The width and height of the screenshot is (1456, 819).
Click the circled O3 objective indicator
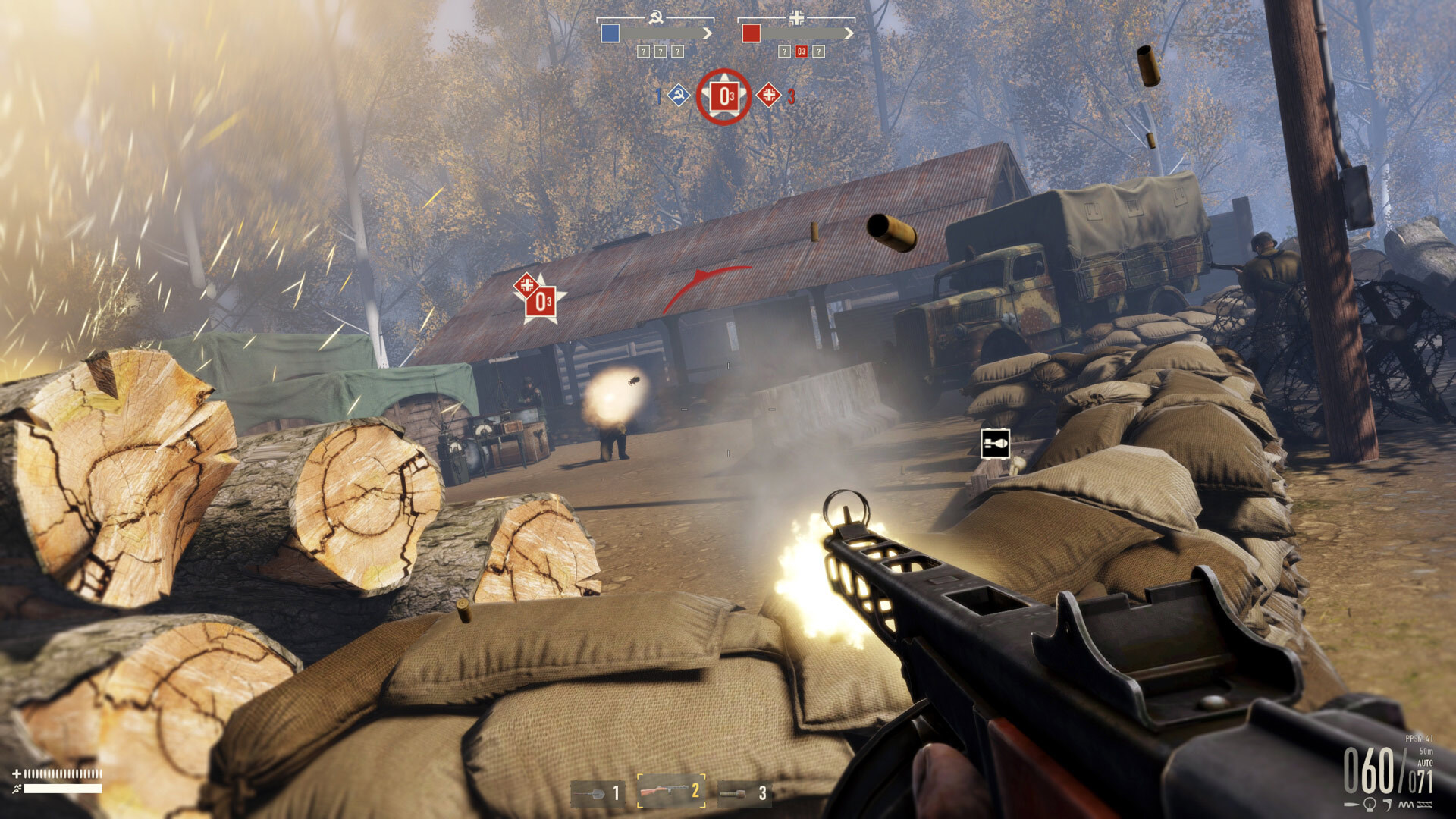pyautogui.click(x=724, y=97)
